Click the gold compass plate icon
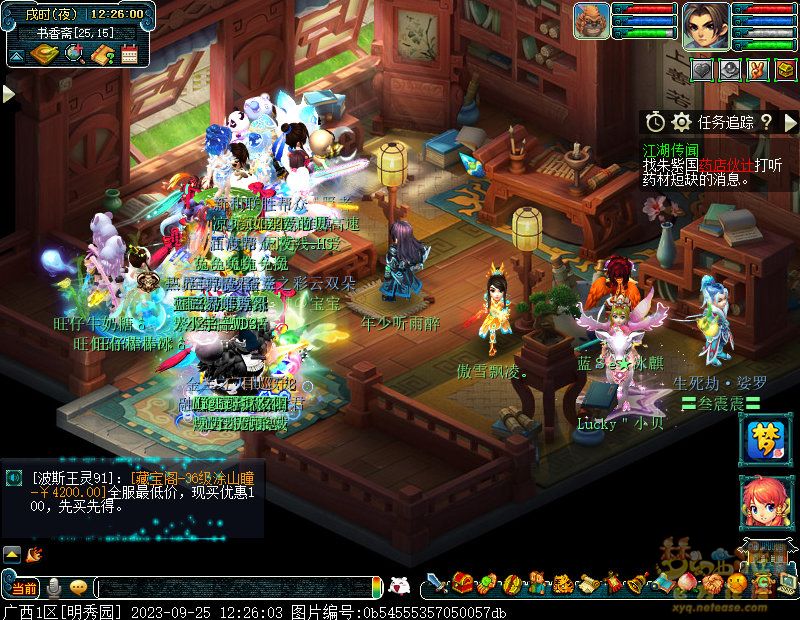This screenshot has height=620, width=800. point(44,55)
